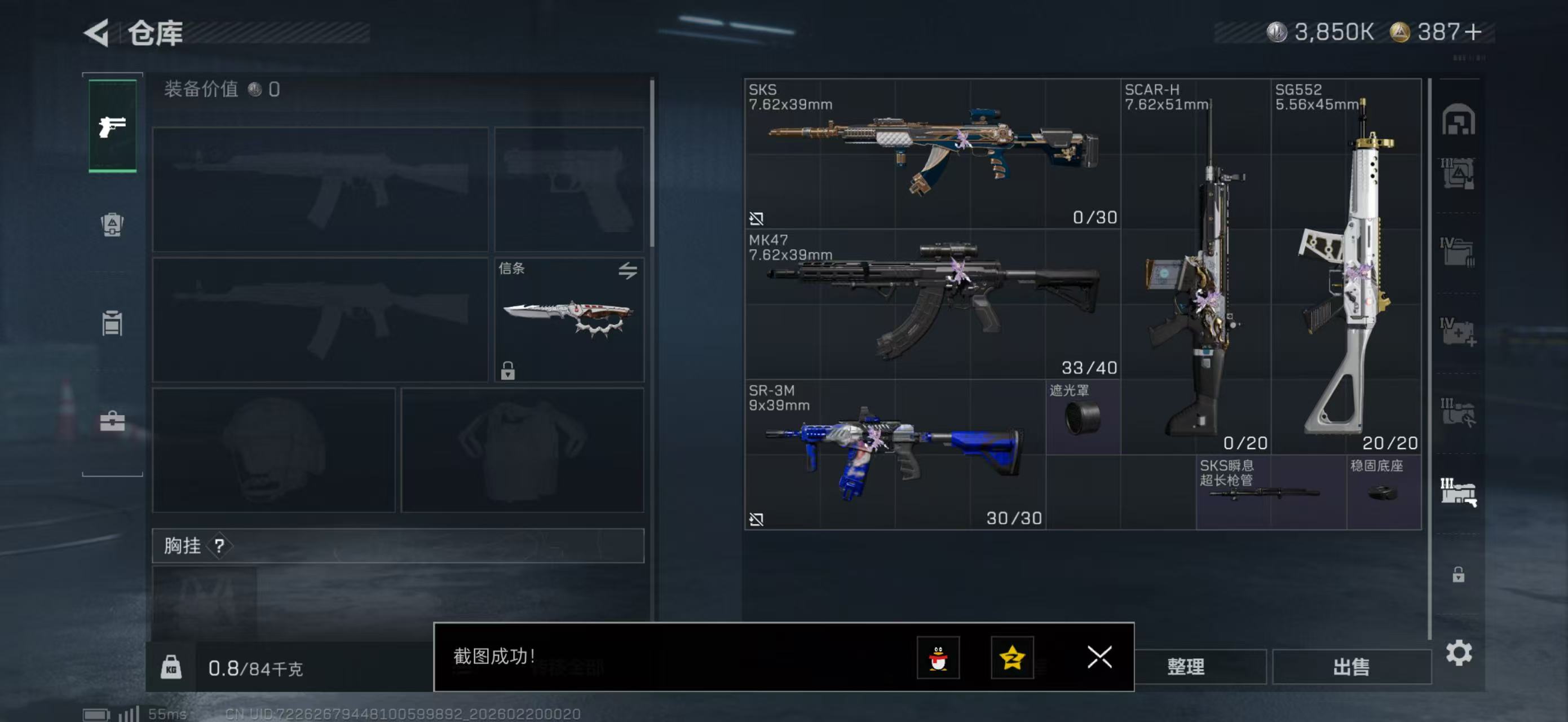The height and width of the screenshot is (722, 1568).
Task: Click the 出售 sell button
Action: pyautogui.click(x=1351, y=667)
